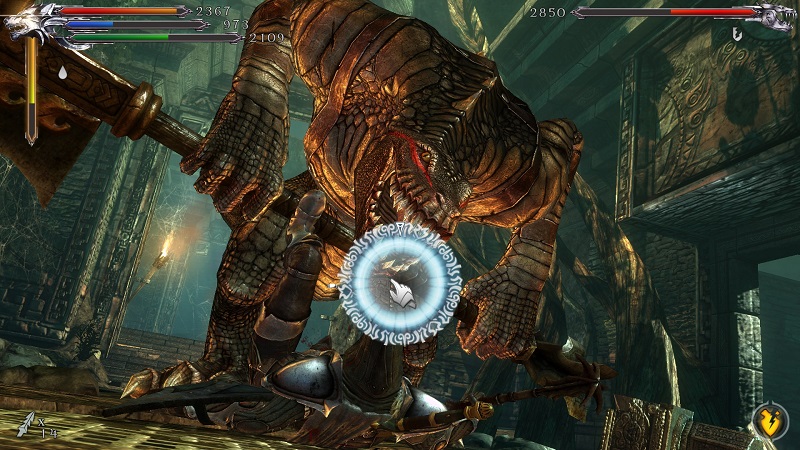Click the golden broken-heart icon
The image size is (800, 450).
tap(768, 420)
